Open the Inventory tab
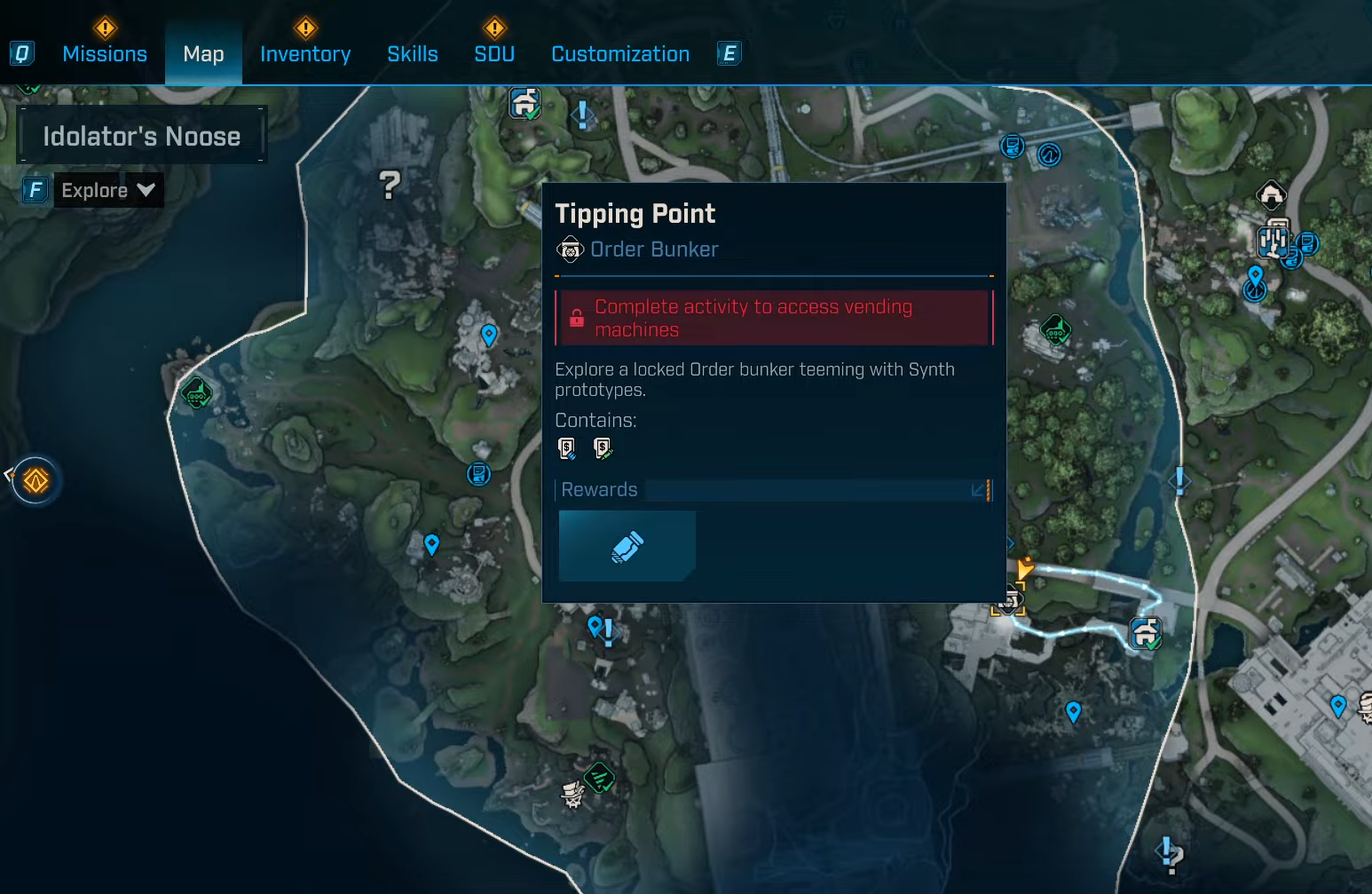Screen dimensions: 1372x894 click(305, 54)
